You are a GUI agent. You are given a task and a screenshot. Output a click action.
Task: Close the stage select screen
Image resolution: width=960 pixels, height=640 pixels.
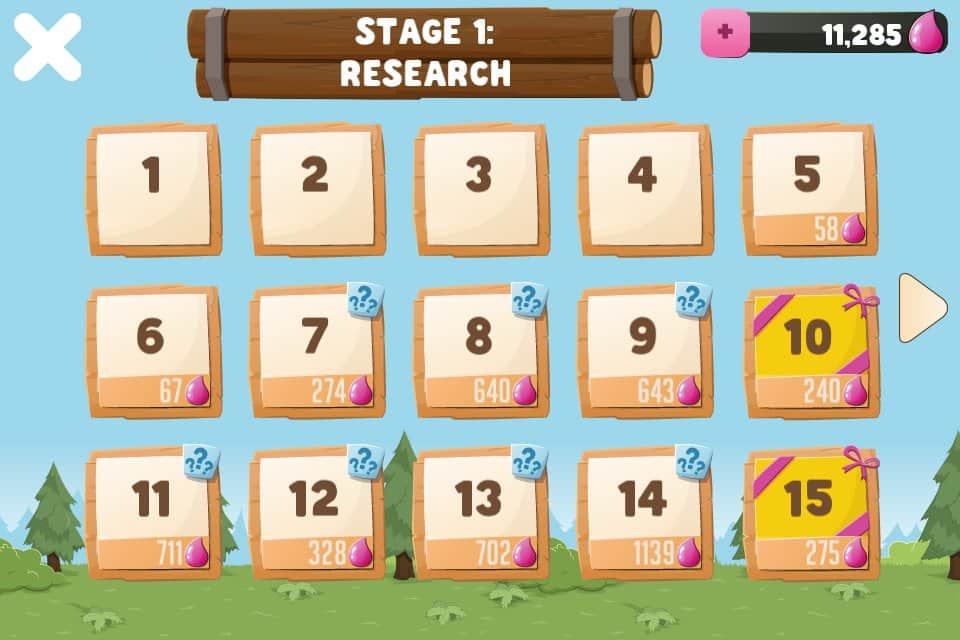coord(47,47)
